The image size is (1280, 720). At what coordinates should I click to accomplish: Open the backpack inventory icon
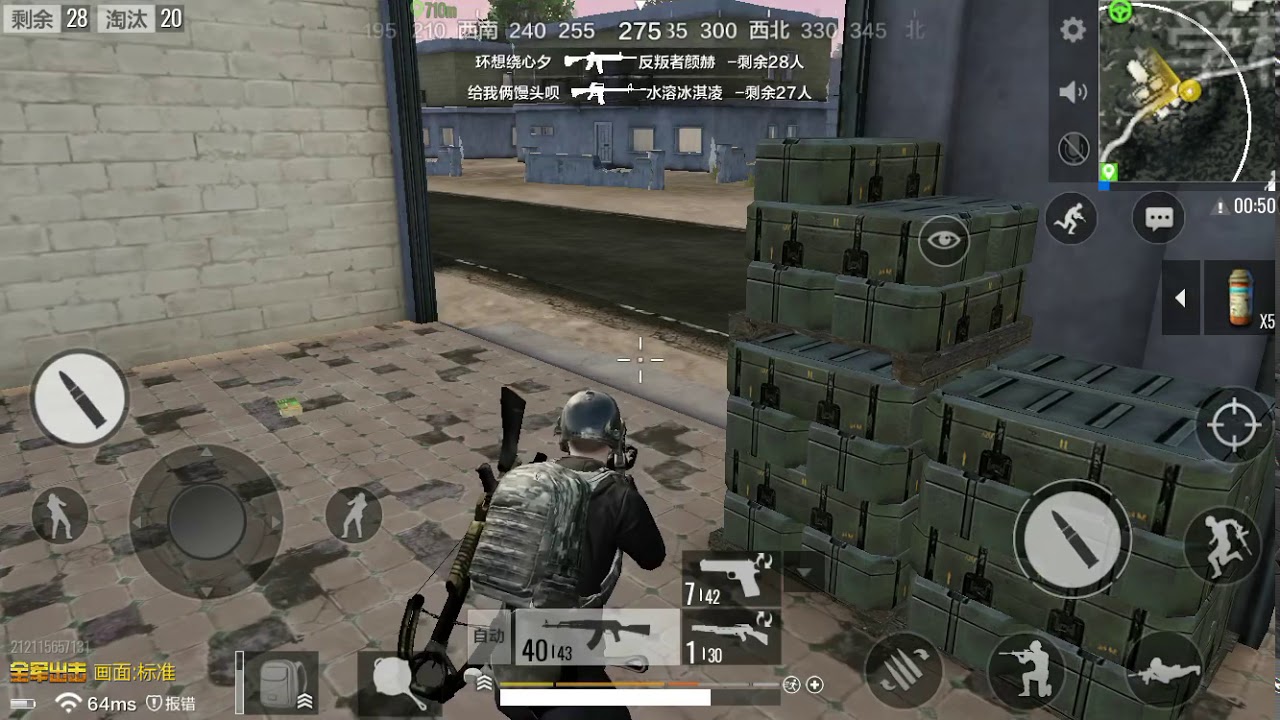coord(275,682)
